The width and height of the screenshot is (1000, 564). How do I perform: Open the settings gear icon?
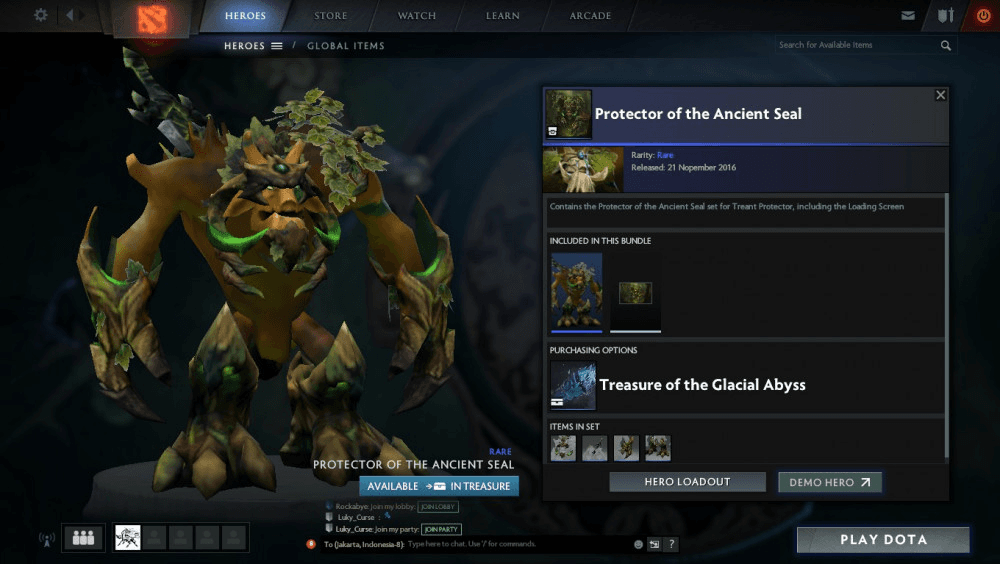[41, 15]
